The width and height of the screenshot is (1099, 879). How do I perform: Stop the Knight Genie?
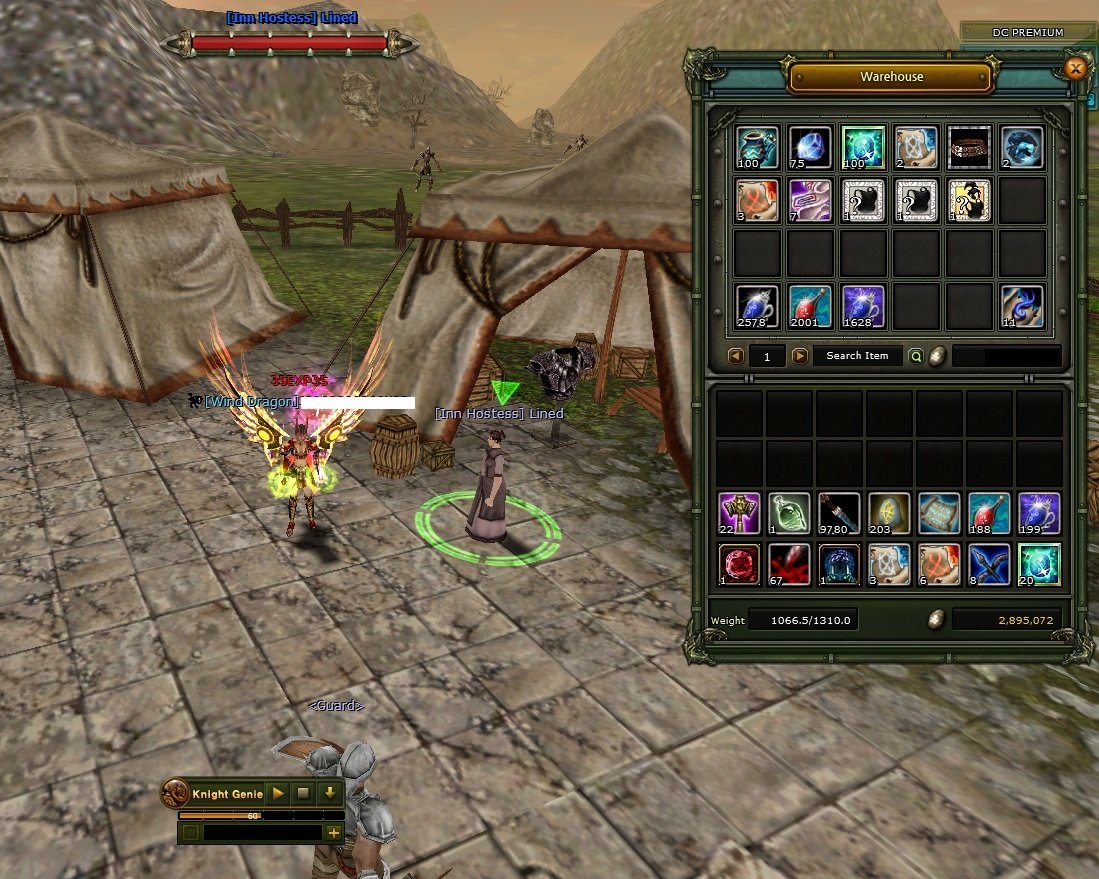[x=304, y=794]
